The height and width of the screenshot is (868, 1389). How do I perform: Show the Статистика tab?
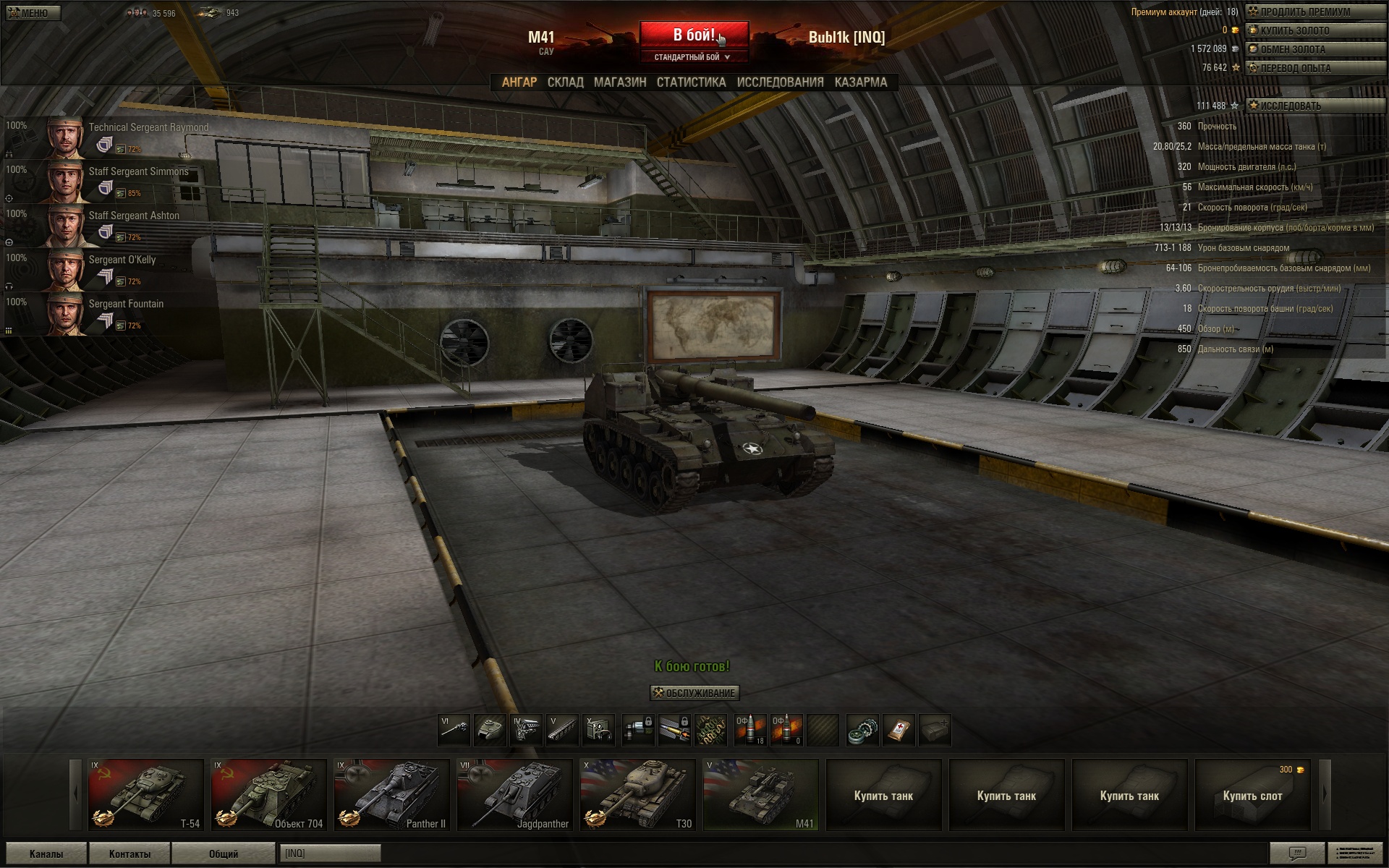click(691, 82)
